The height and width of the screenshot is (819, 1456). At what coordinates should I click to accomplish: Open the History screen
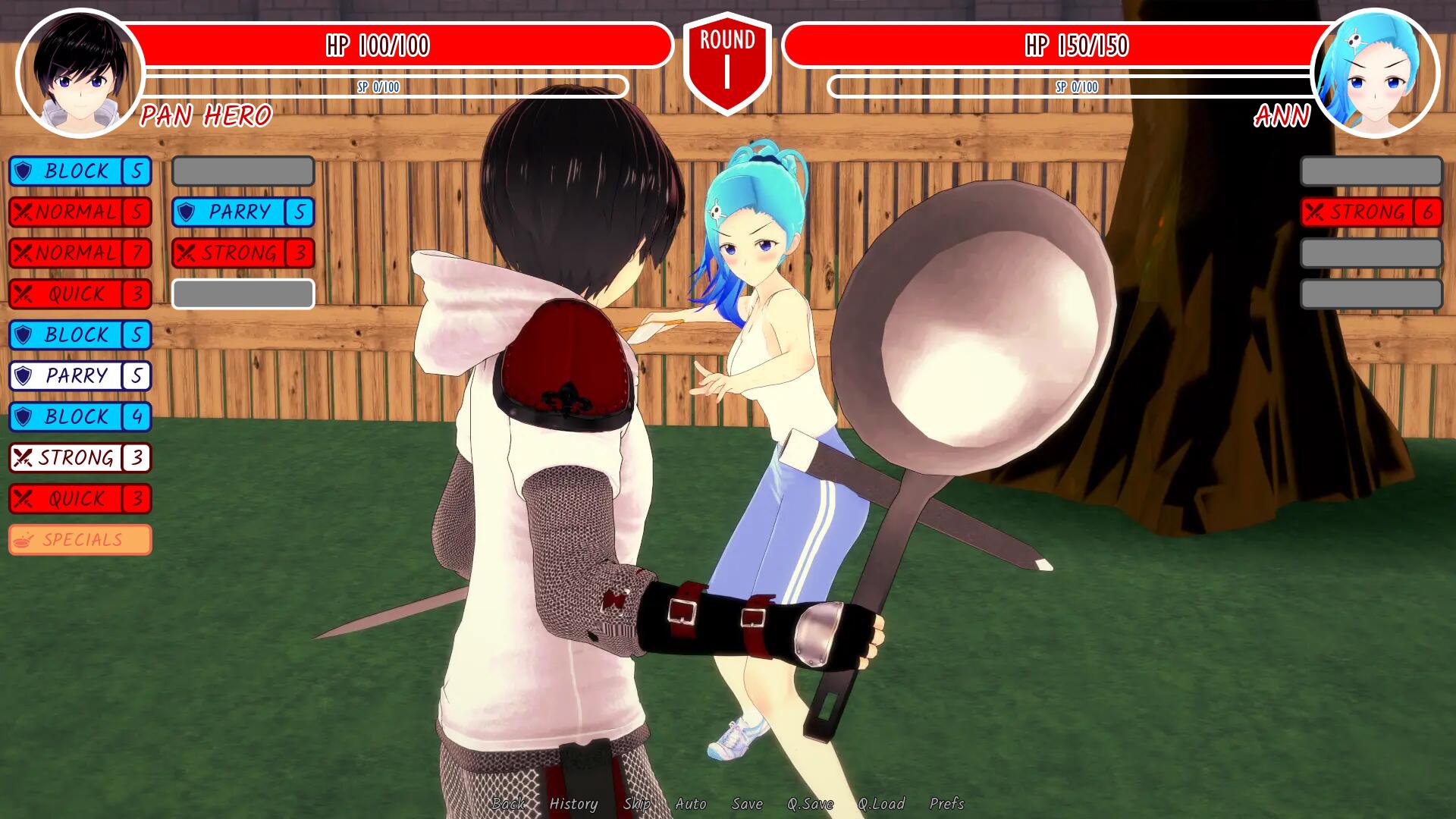pos(574,804)
